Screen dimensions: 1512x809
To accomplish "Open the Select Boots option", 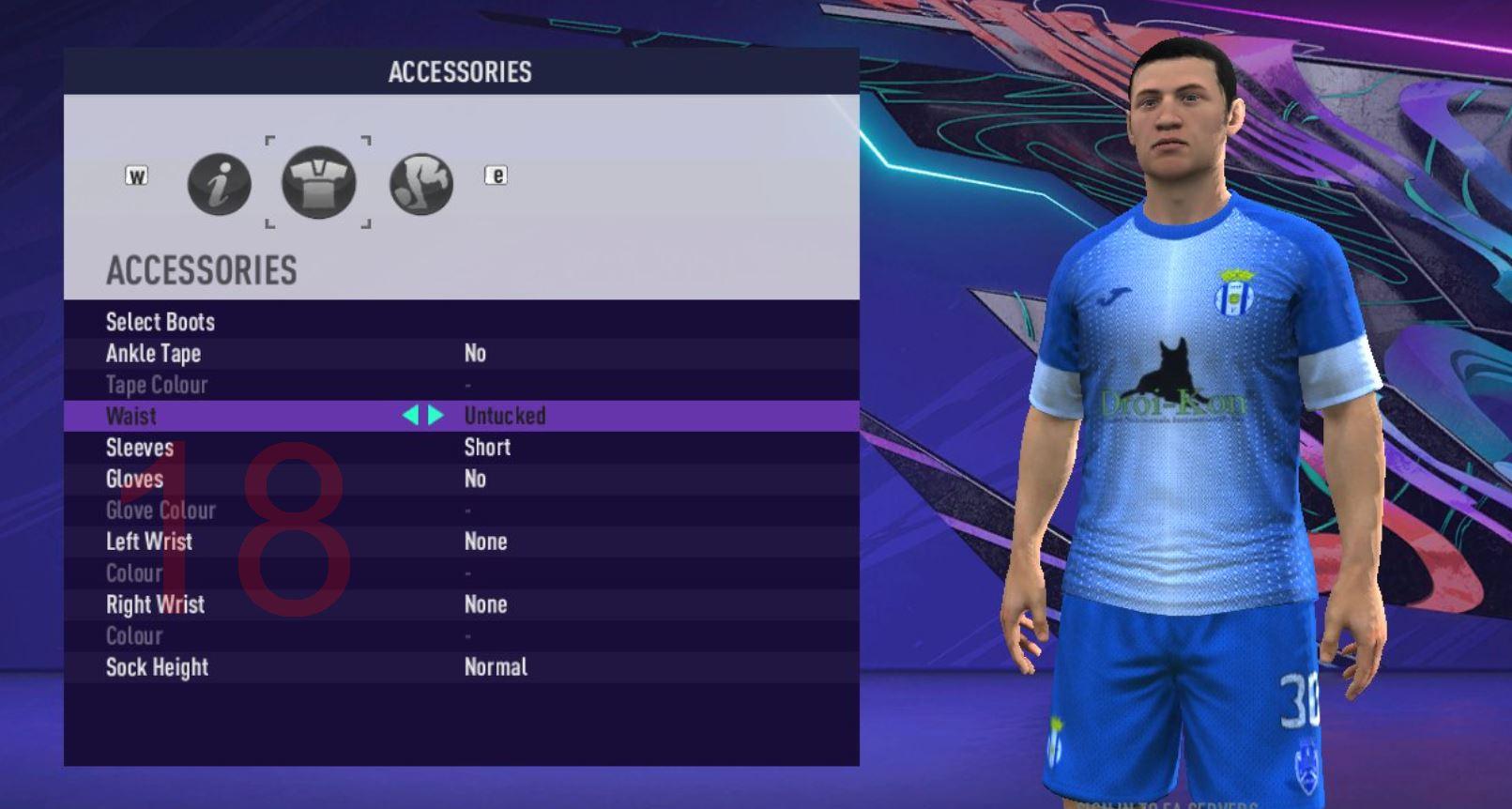I will [x=160, y=322].
